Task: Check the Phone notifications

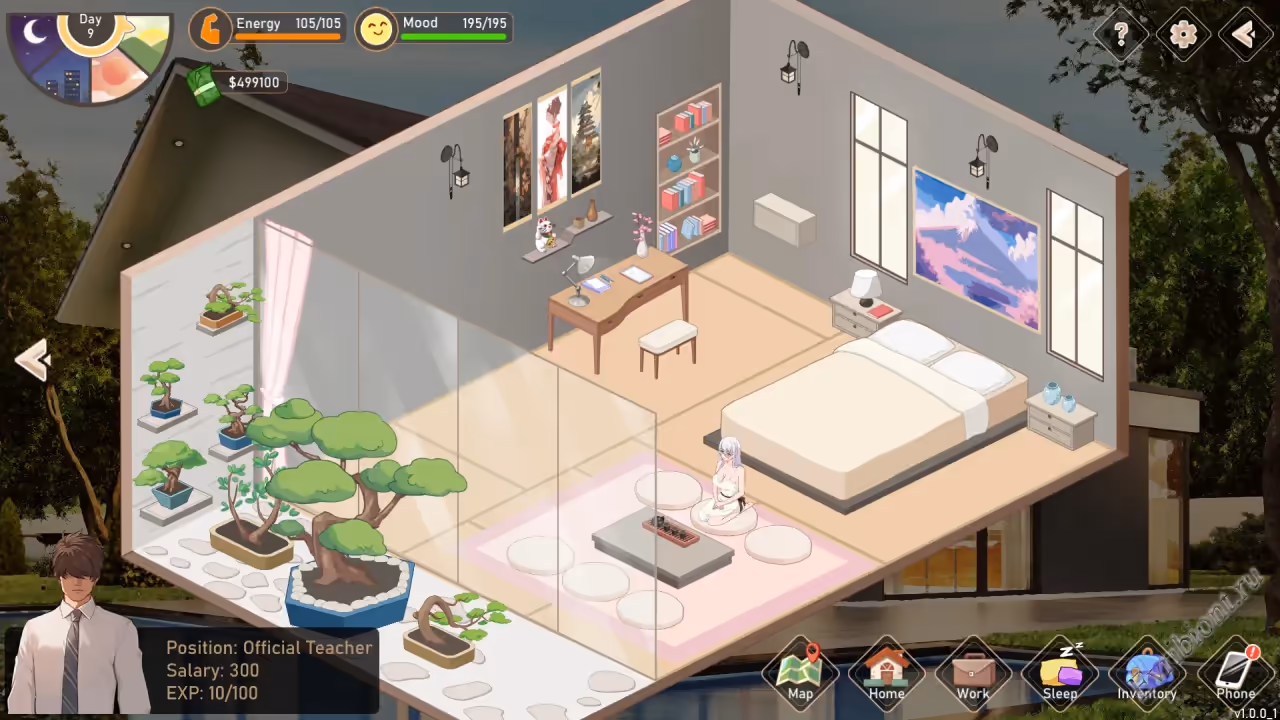Action: pos(1236,673)
